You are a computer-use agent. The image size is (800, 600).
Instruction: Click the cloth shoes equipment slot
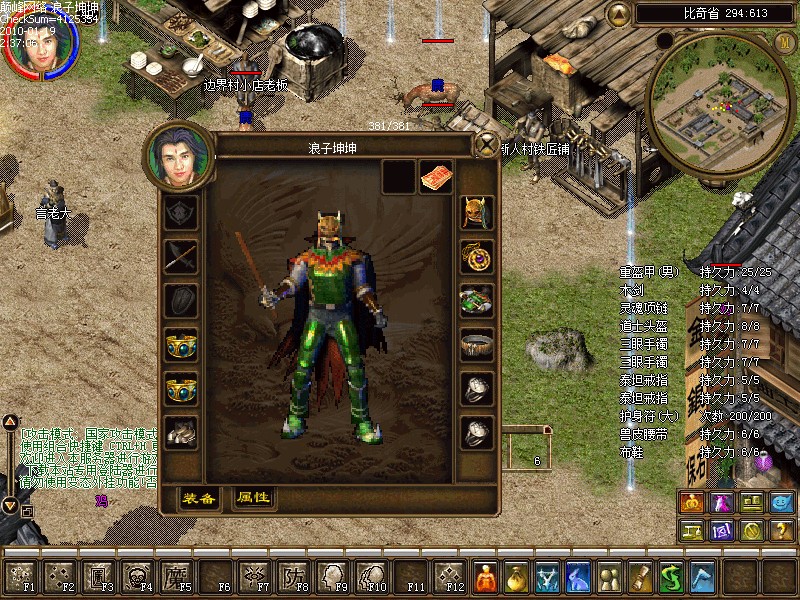pos(181,432)
